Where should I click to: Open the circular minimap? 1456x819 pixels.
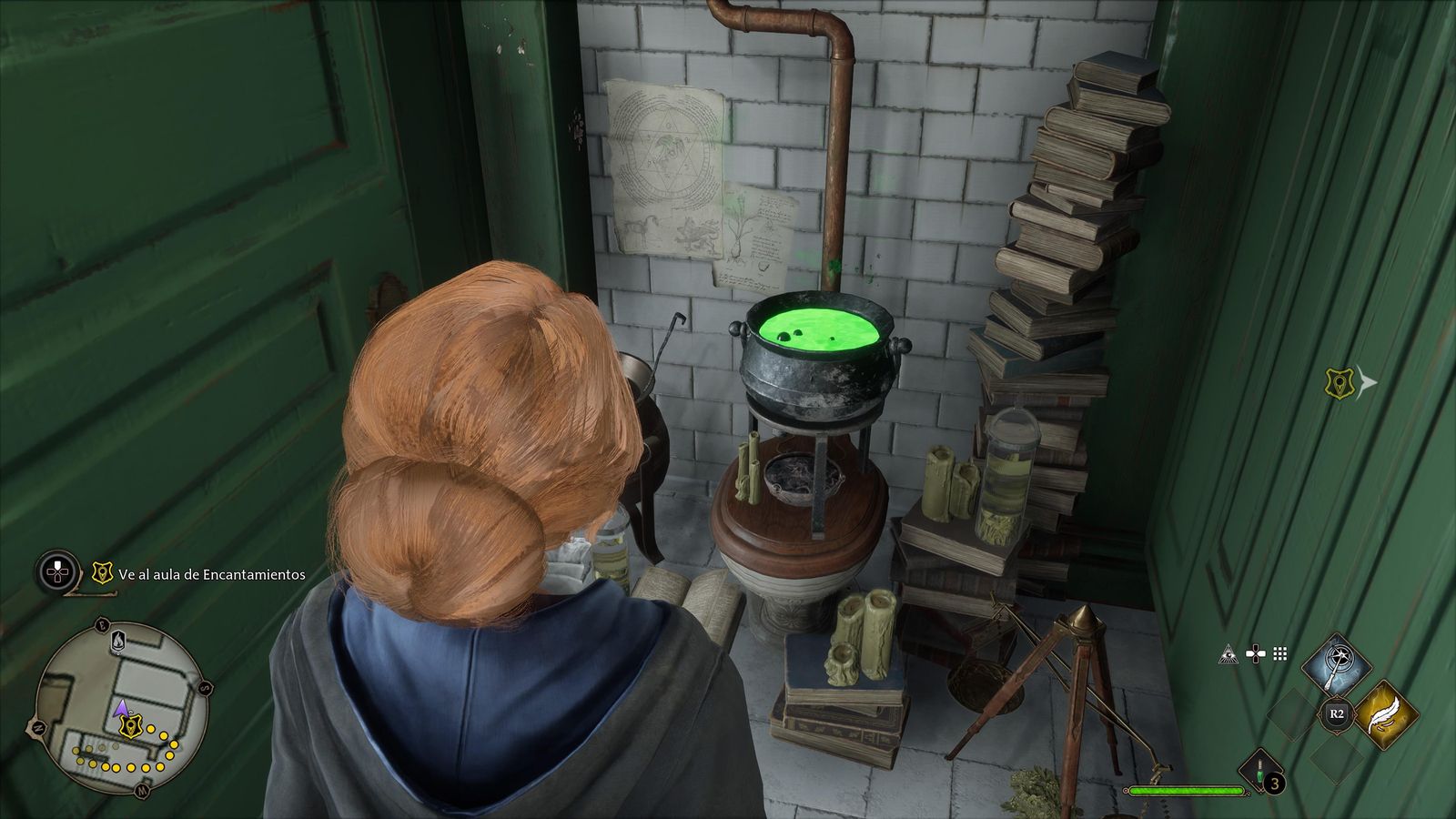point(119,708)
